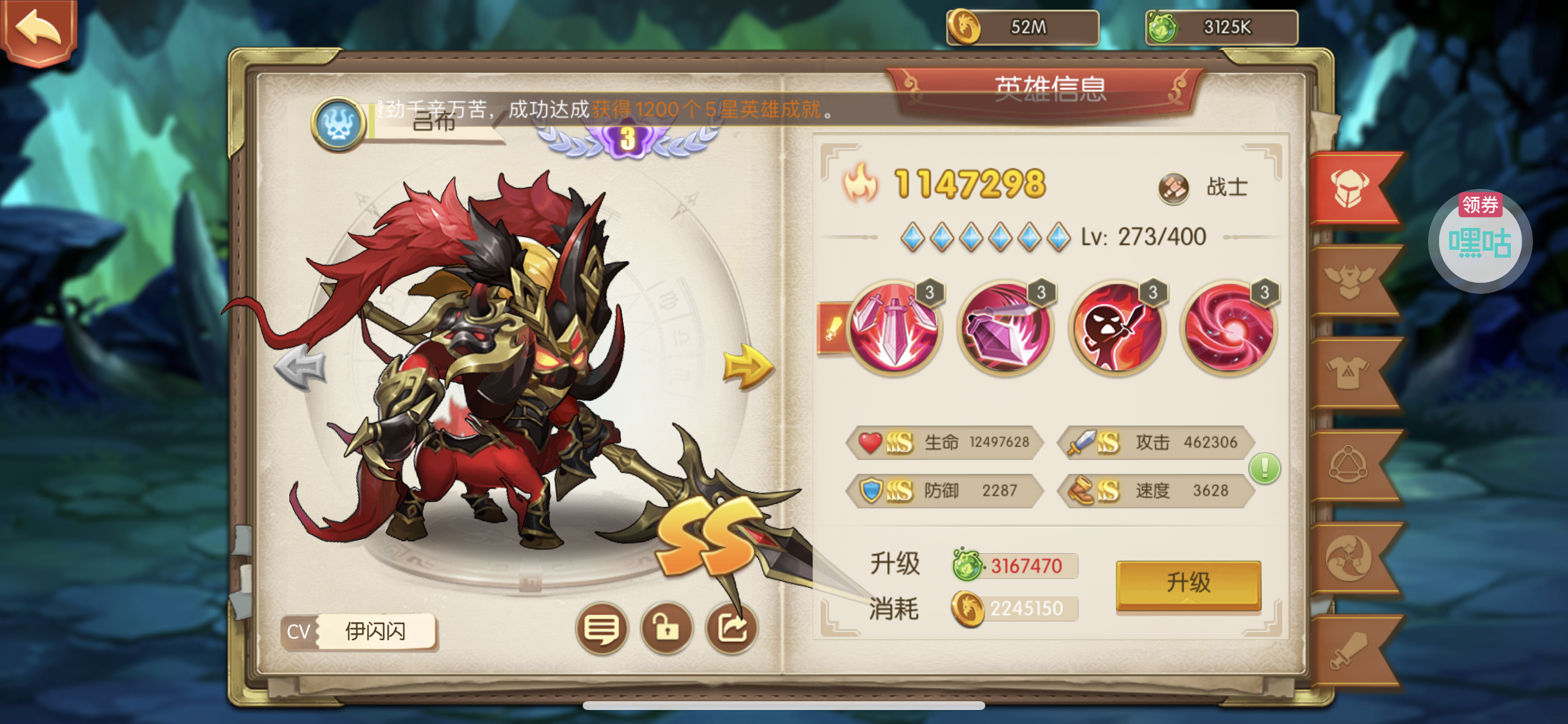Share the hero with the share icon
The width and height of the screenshot is (1568, 724).
pos(731,628)
